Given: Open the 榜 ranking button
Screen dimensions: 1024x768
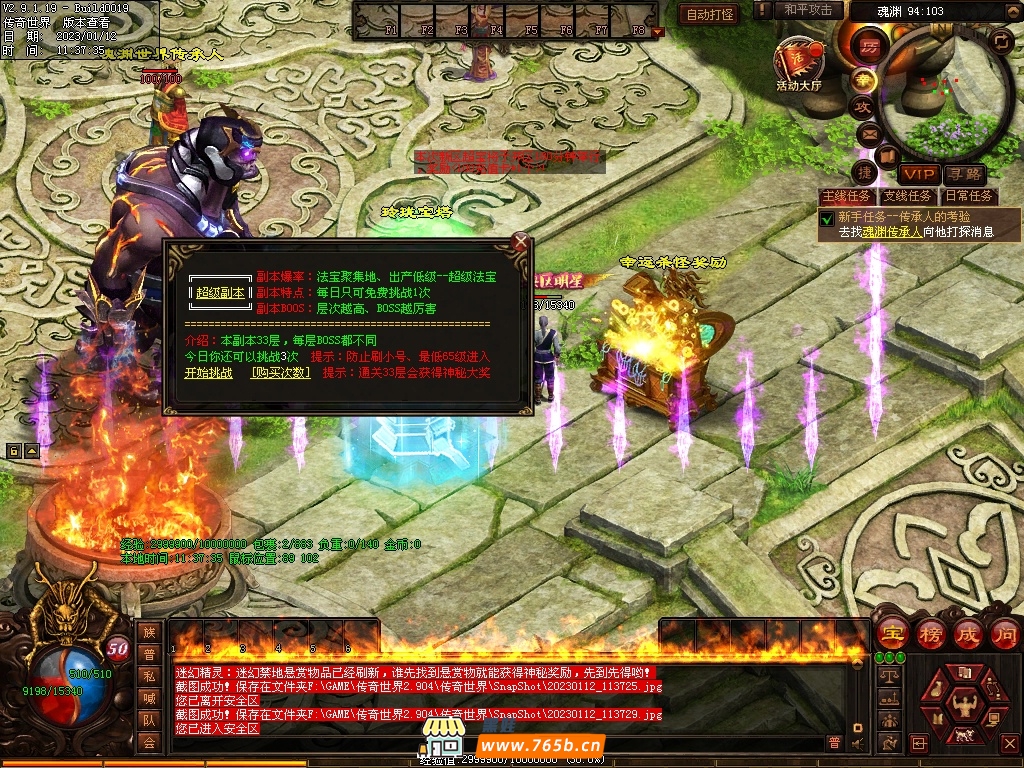Looking at the screenshot, I should pos(931,633).
